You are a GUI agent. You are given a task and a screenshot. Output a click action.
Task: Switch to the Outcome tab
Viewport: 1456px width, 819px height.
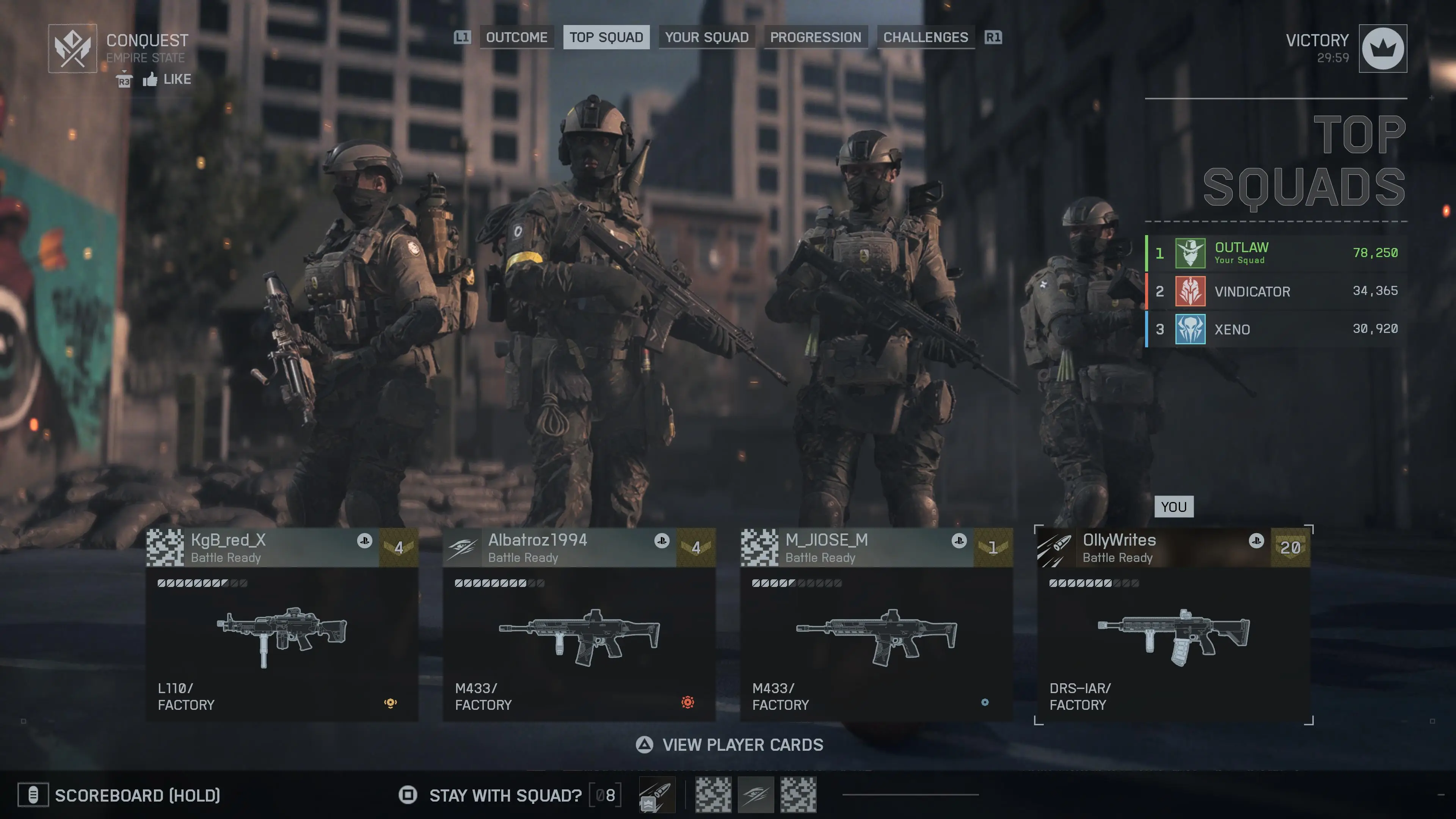click(x=516, y=37)
